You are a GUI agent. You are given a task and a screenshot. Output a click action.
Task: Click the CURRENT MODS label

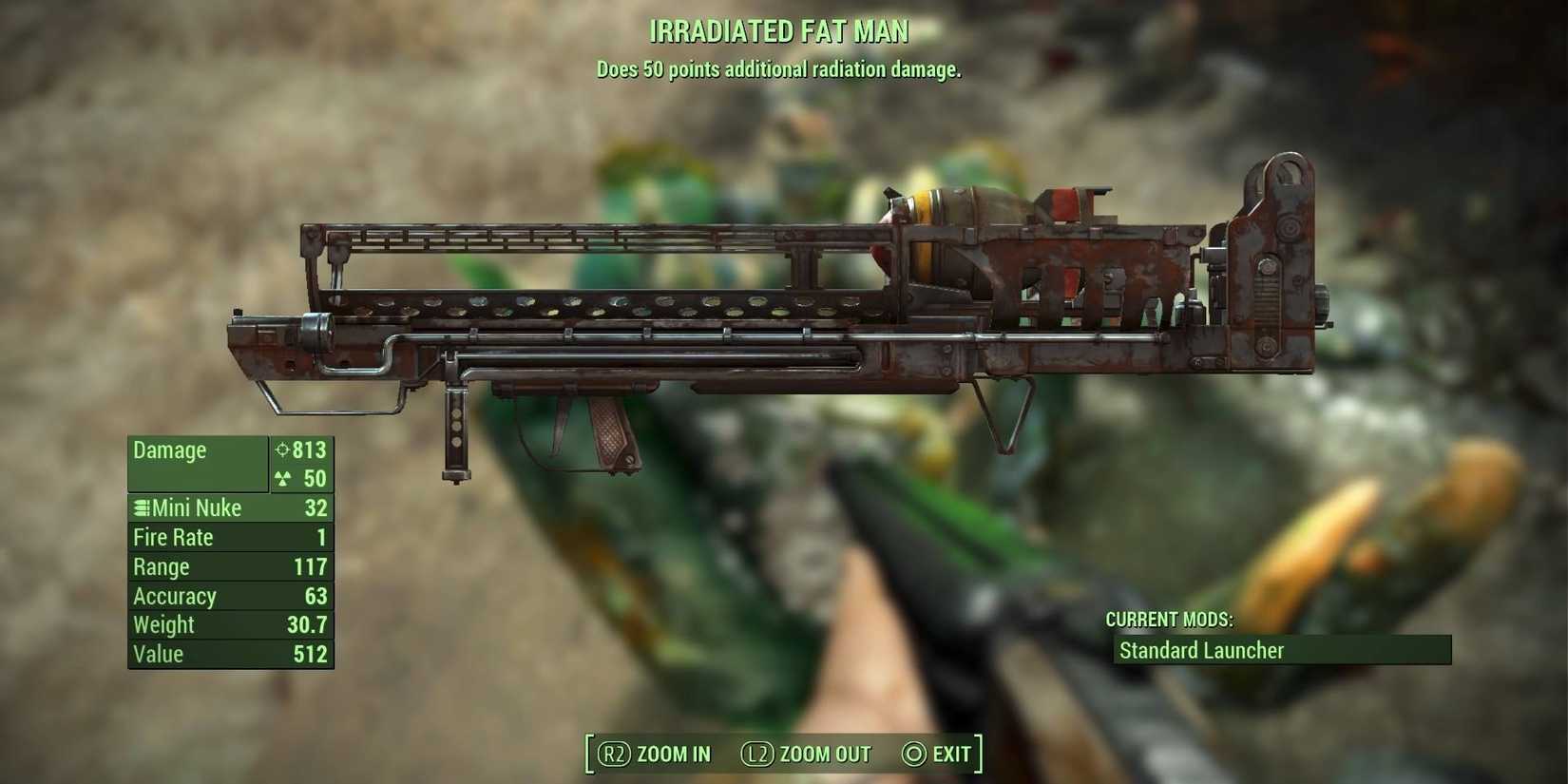coord(1169,619)
